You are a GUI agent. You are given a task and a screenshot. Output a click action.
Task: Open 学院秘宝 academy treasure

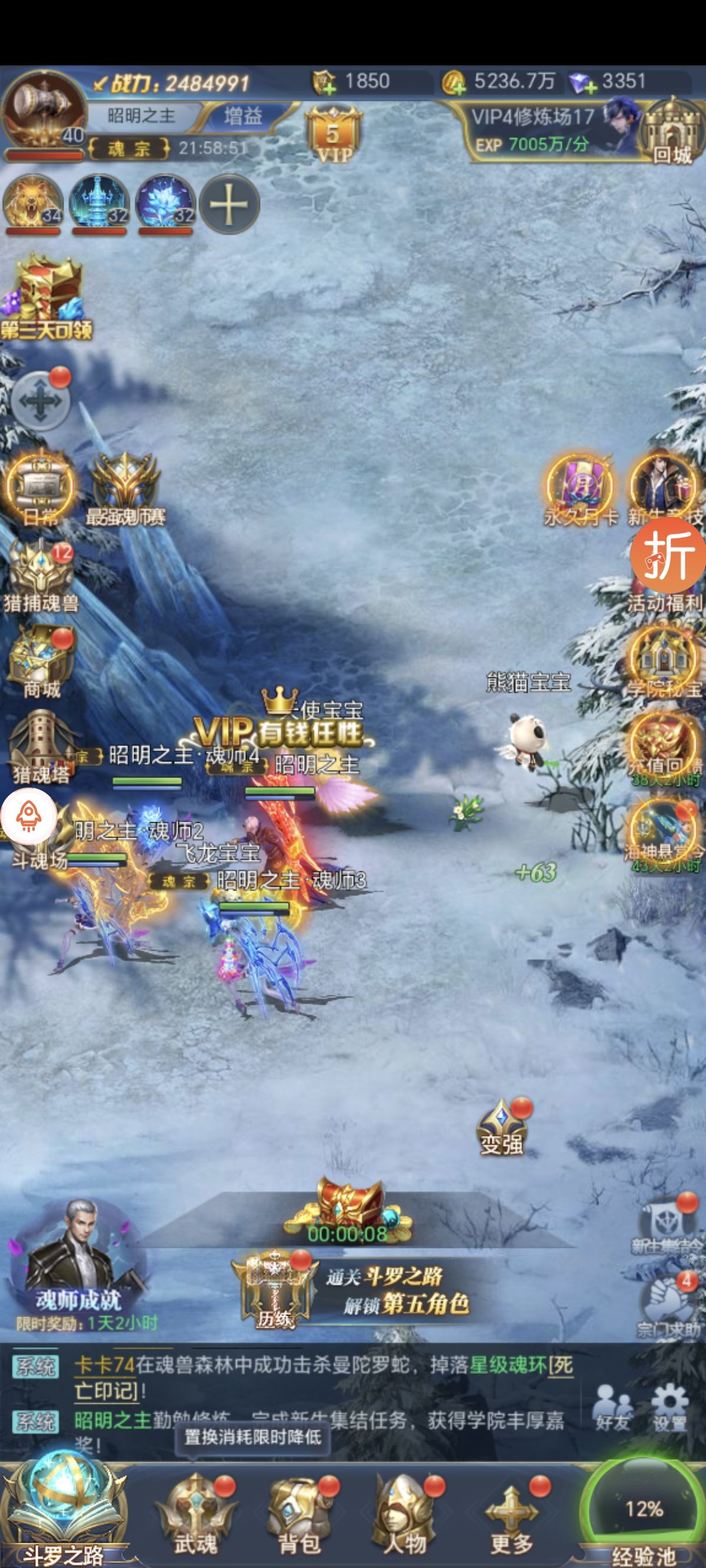pyautogui.click(x=664, y=660)
